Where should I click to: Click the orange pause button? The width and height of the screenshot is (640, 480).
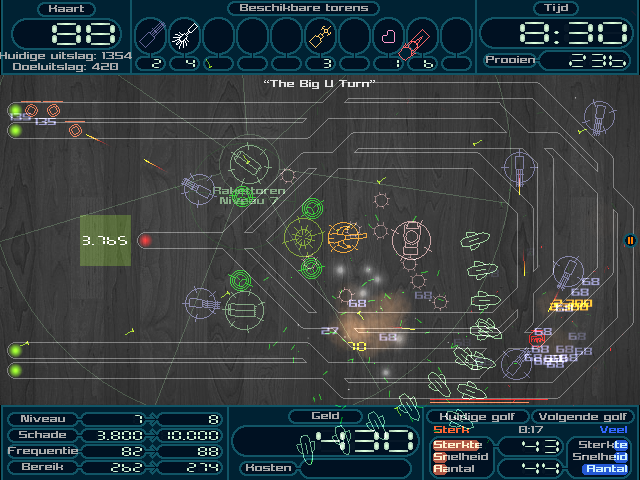click(x=630, y=240)
